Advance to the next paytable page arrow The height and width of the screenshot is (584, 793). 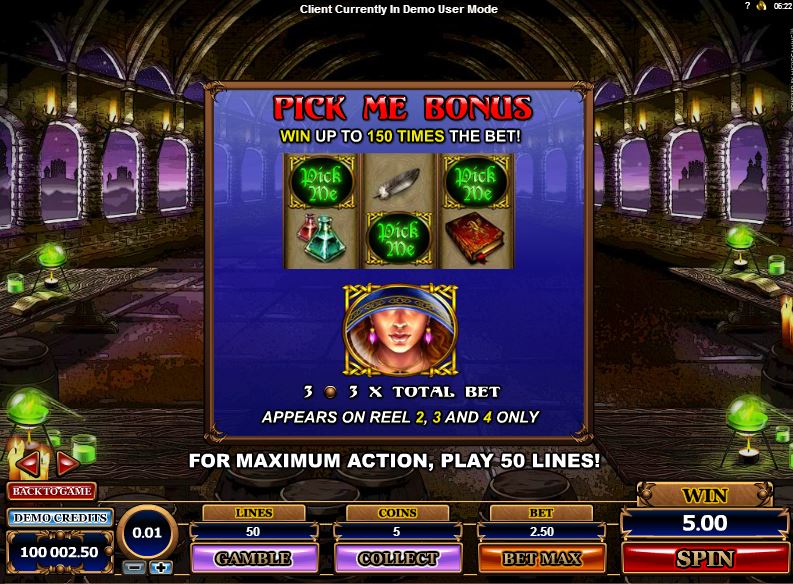67,463
